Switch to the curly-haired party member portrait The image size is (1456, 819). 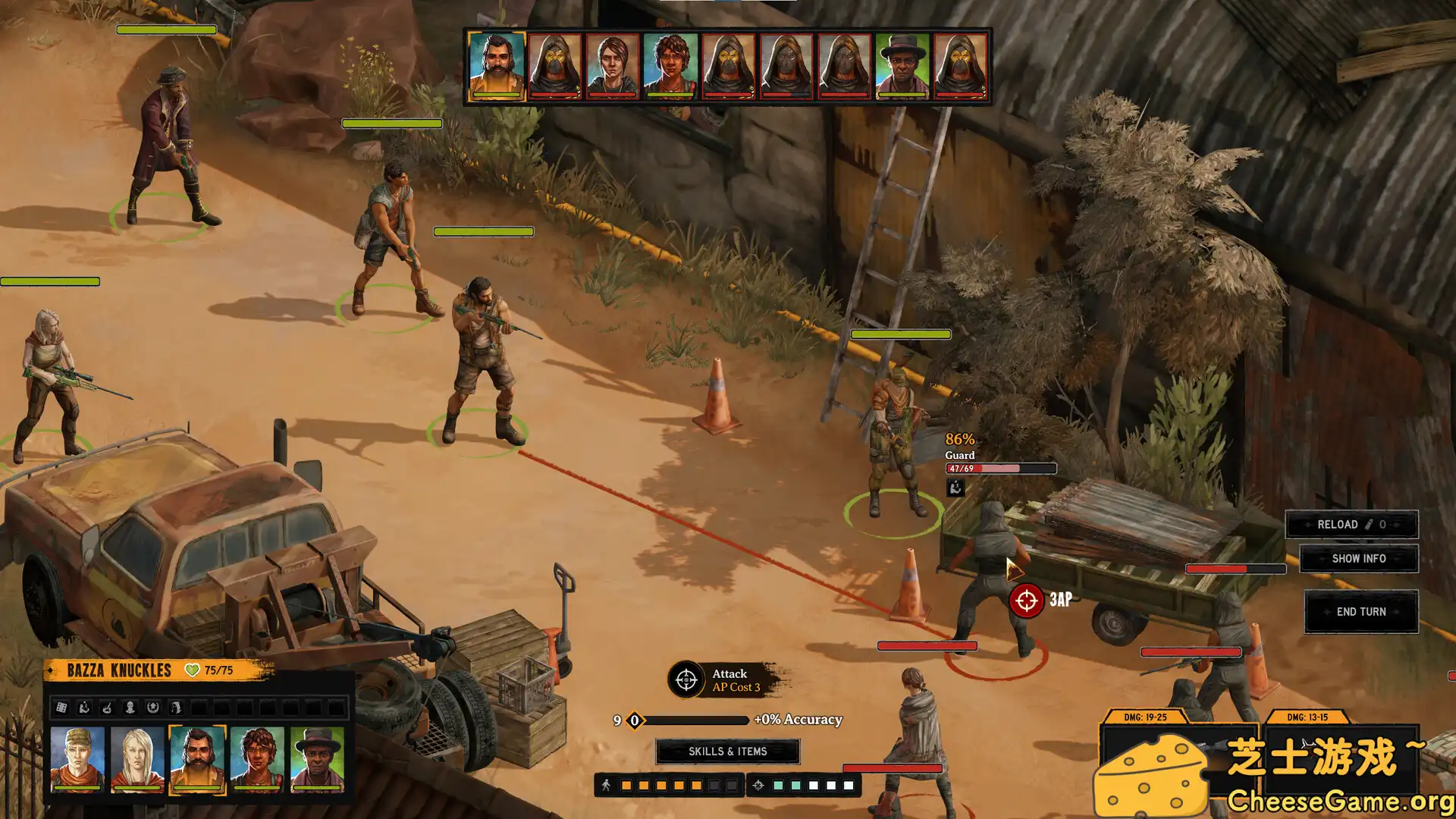pyautogui.click(x=257, y=759)
